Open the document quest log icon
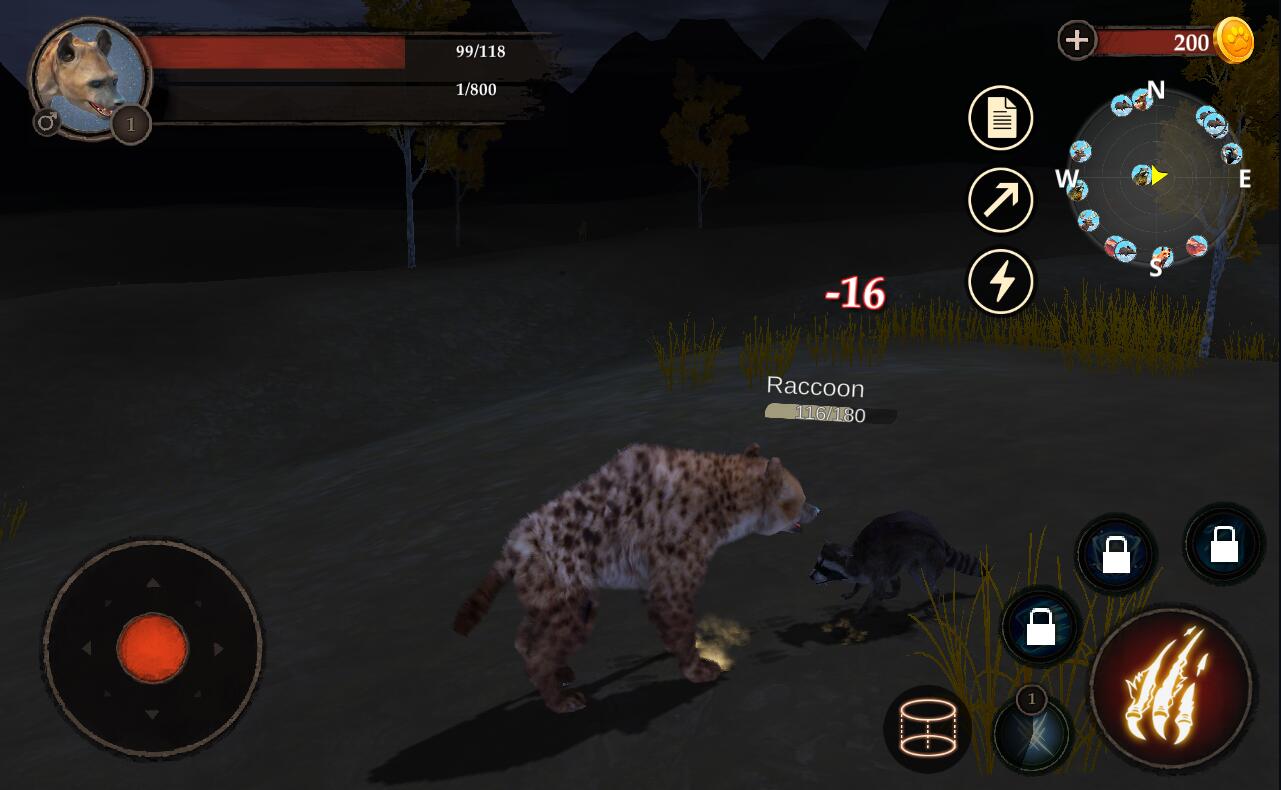The height and width of the screenshot is (790, 1281). click(x=1000, y=118)
